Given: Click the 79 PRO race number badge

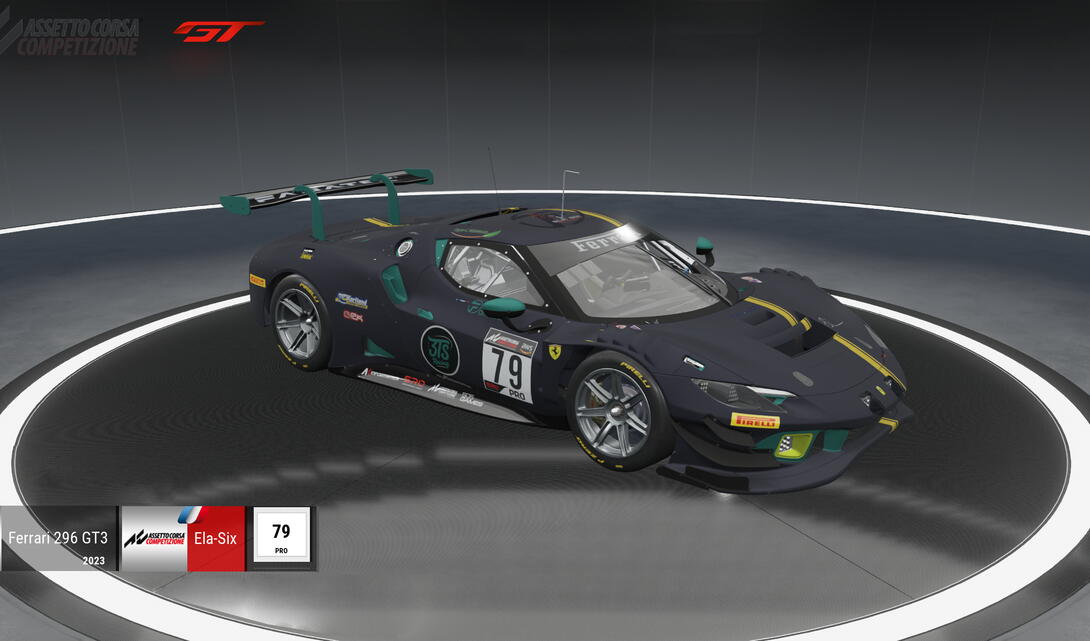Looking at the screenshot, I should [281, 538].
